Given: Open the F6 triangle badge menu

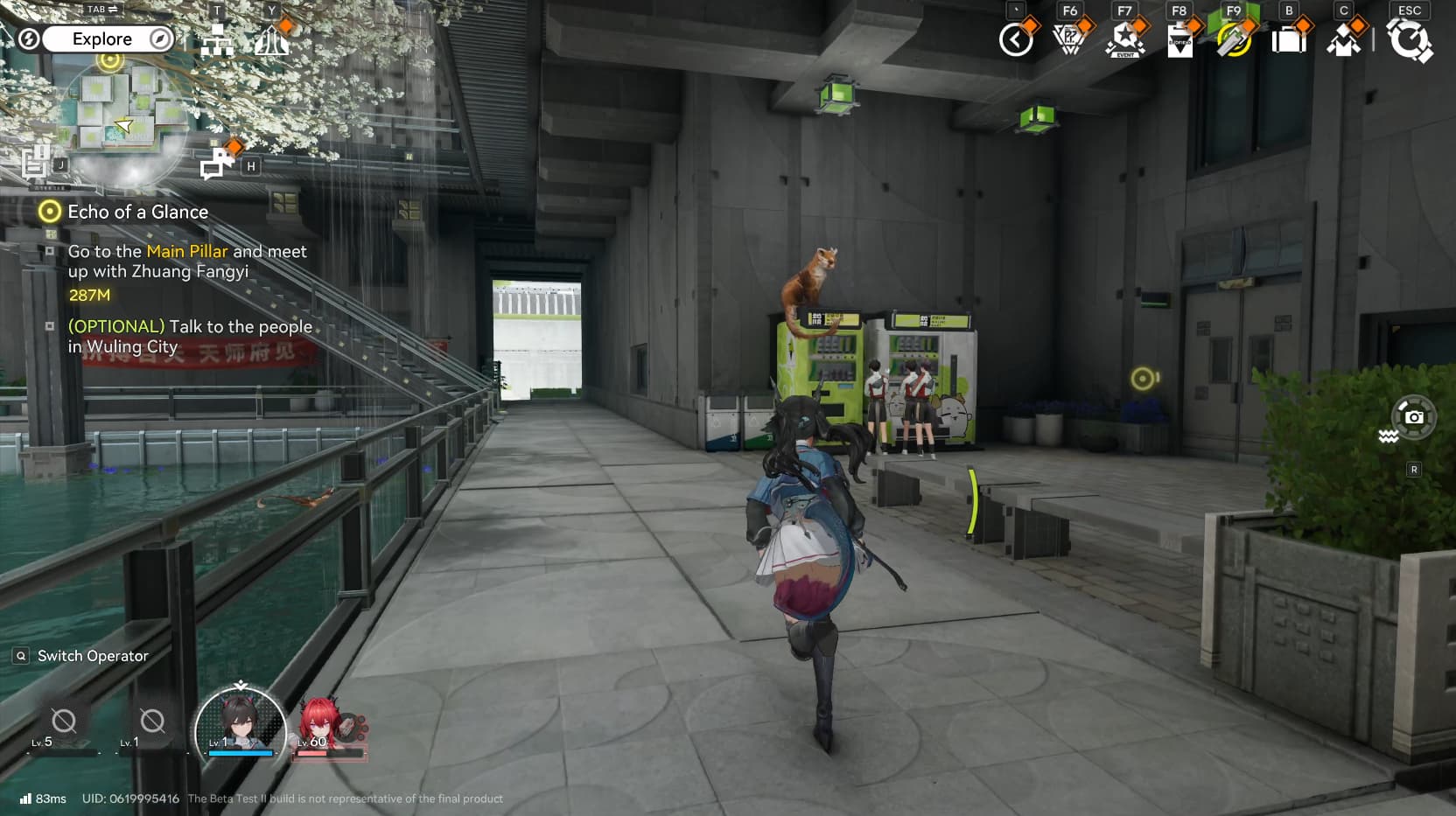Looking at the screenshot, I should coord(1069,40).
